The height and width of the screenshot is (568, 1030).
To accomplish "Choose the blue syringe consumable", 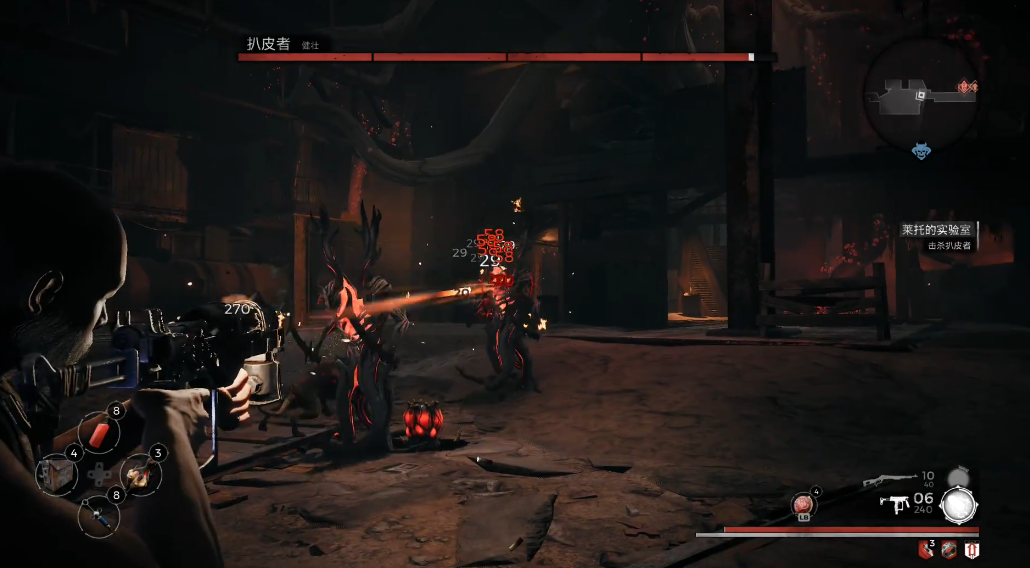I will coord(98,513).
